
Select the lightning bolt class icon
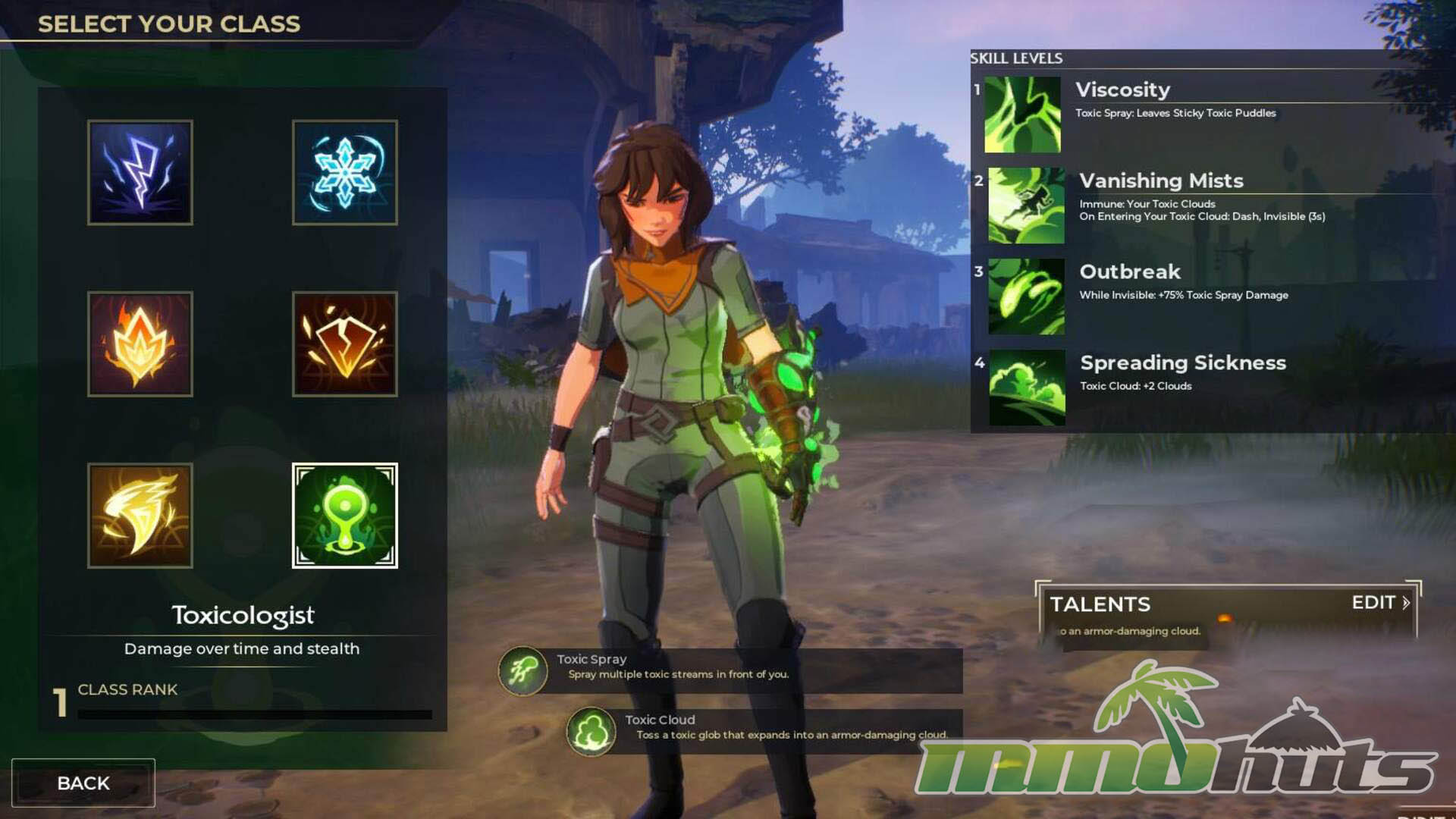[x=140, y=172]
